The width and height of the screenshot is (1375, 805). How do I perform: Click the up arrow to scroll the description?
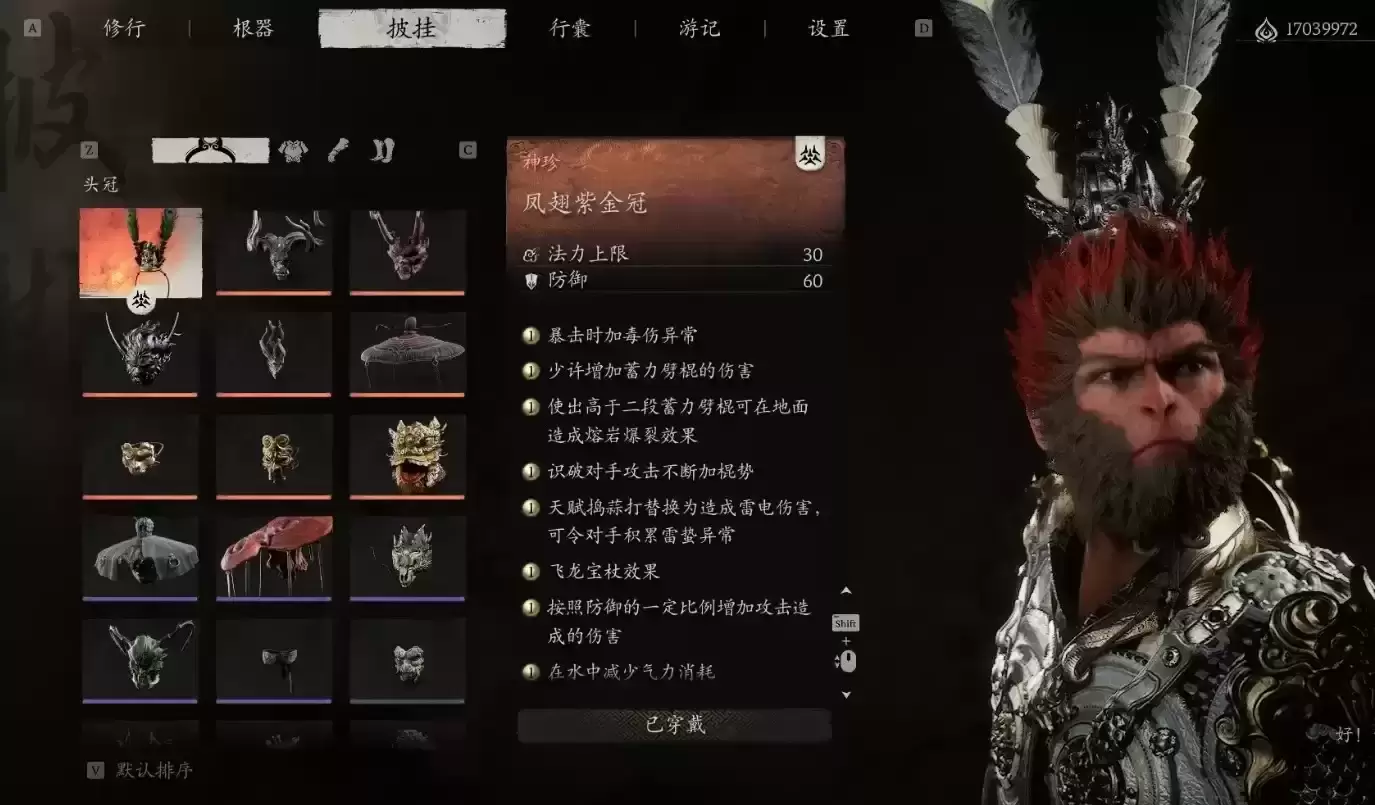(846, 590)
